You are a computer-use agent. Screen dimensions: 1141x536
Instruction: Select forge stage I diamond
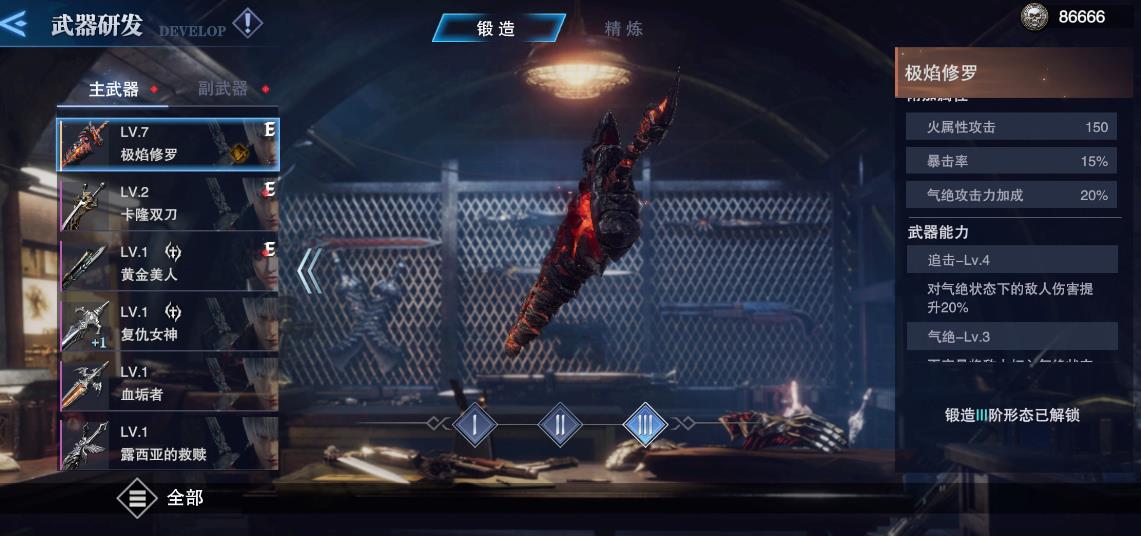tap(474, 425)
